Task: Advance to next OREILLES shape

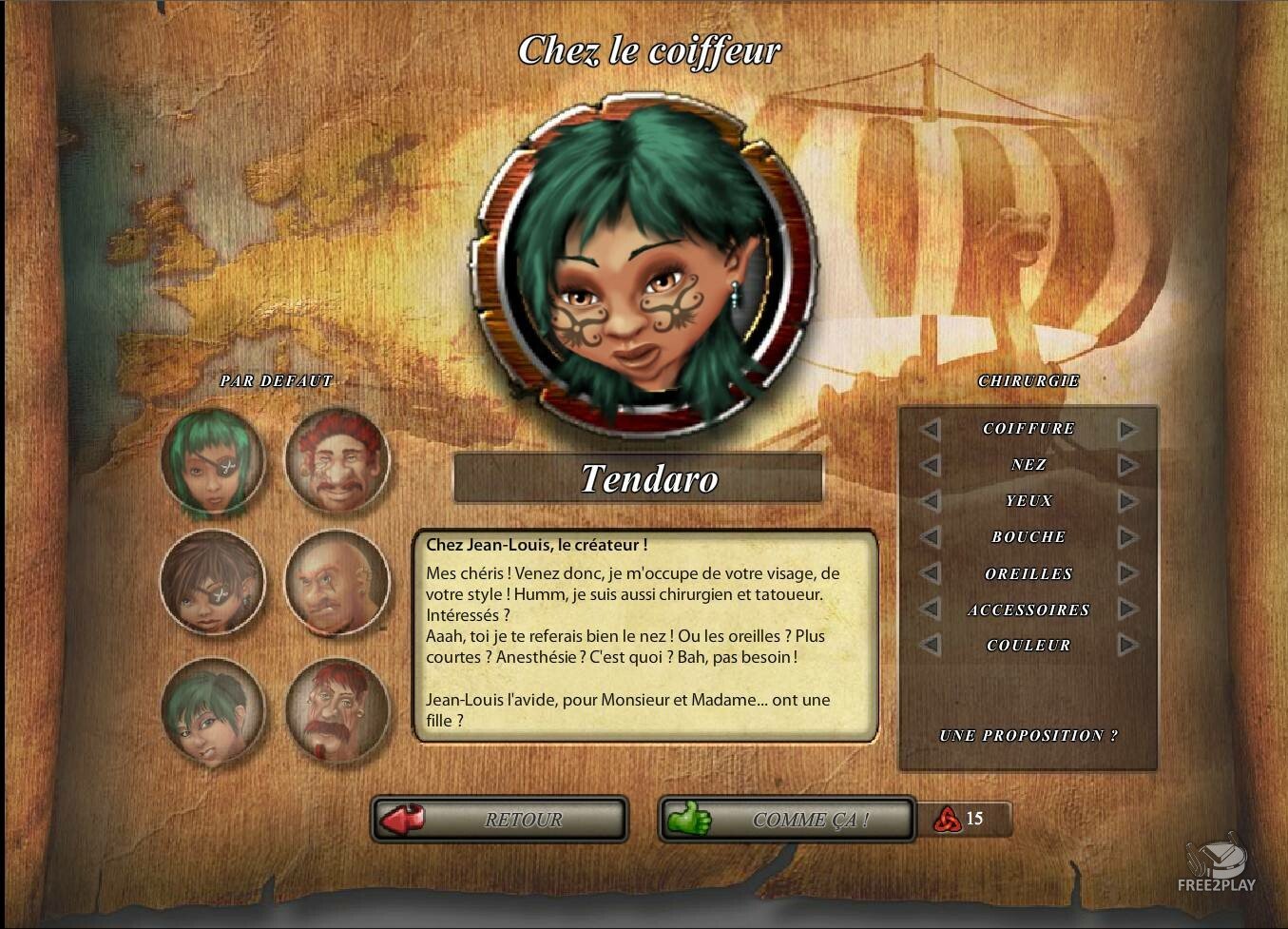Action: pyautogui.click(x=1127, y=573)
